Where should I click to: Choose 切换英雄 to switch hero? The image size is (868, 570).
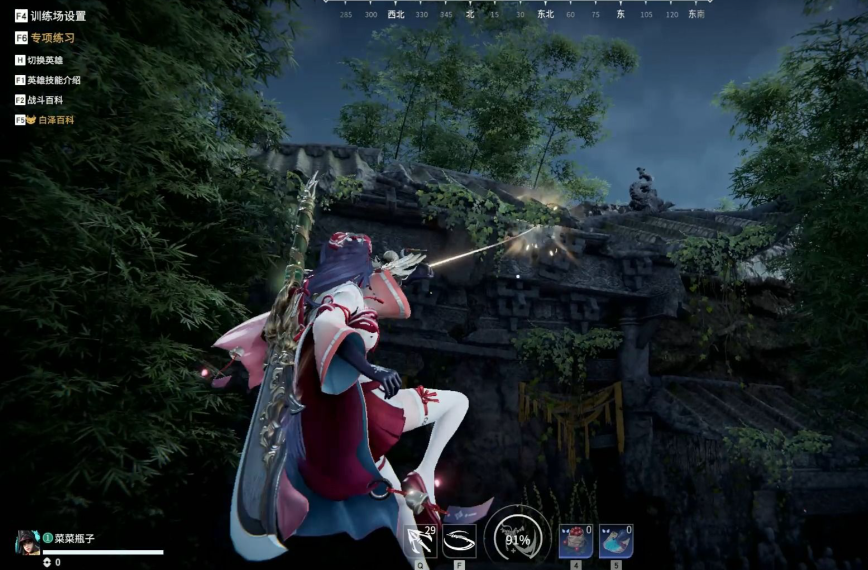click(44, 60)
